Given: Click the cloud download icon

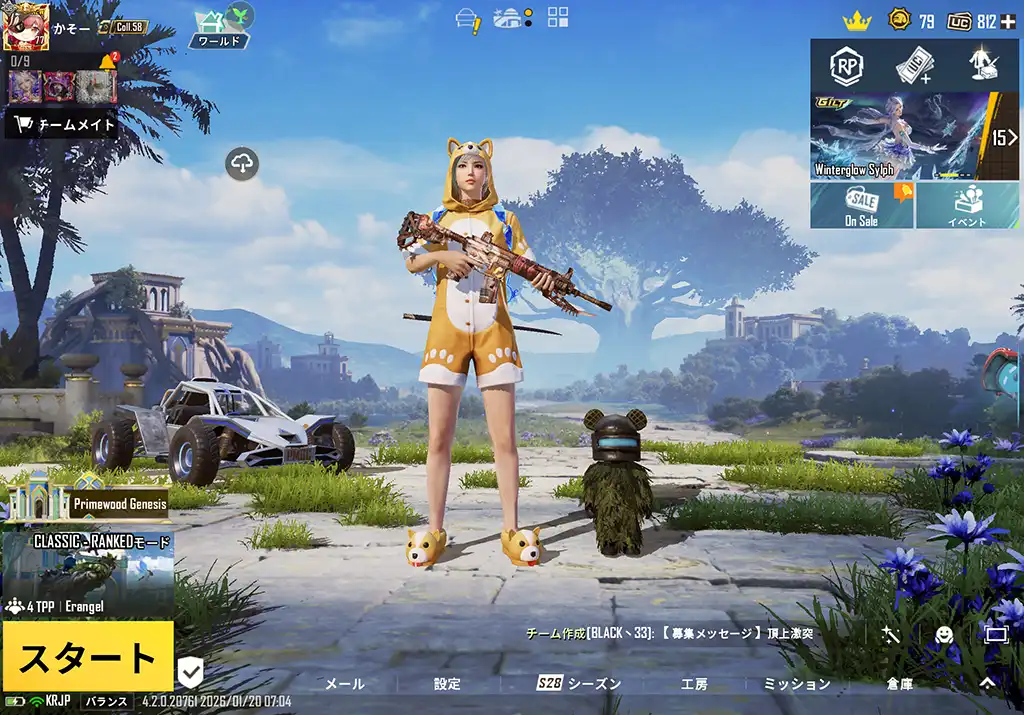Looking at the screenshot, I should click(243, 163).
